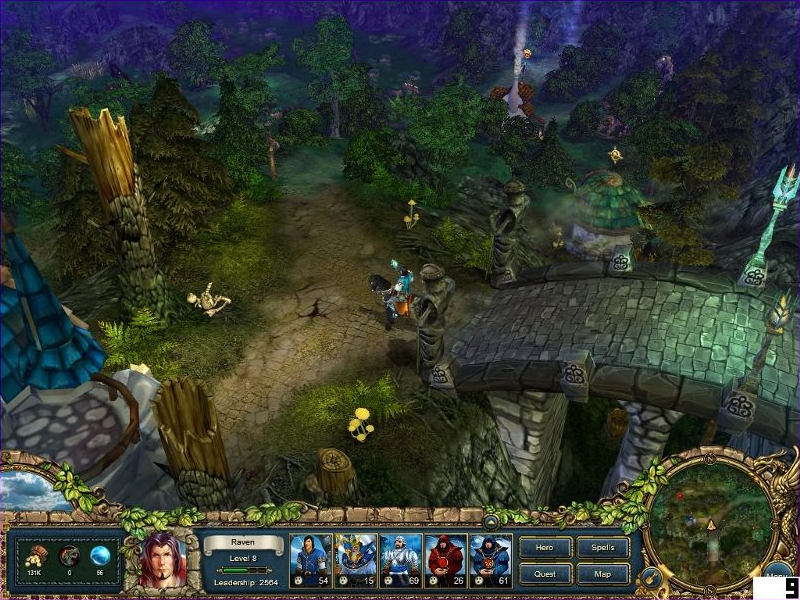
Task: Select the blue-hooded troop stack of 61
Action: tap(491, 560)
